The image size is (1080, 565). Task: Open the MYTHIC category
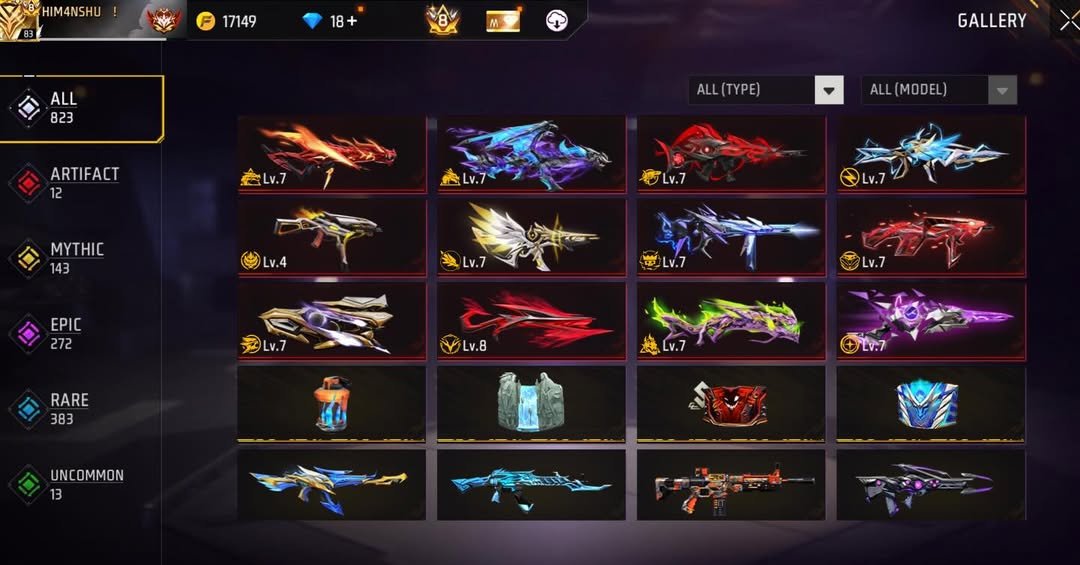(x=82, y=258)
